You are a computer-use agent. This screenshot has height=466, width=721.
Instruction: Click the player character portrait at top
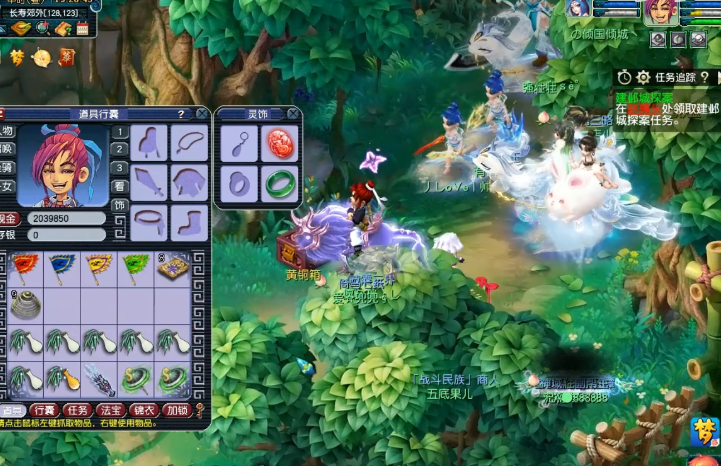660,13
